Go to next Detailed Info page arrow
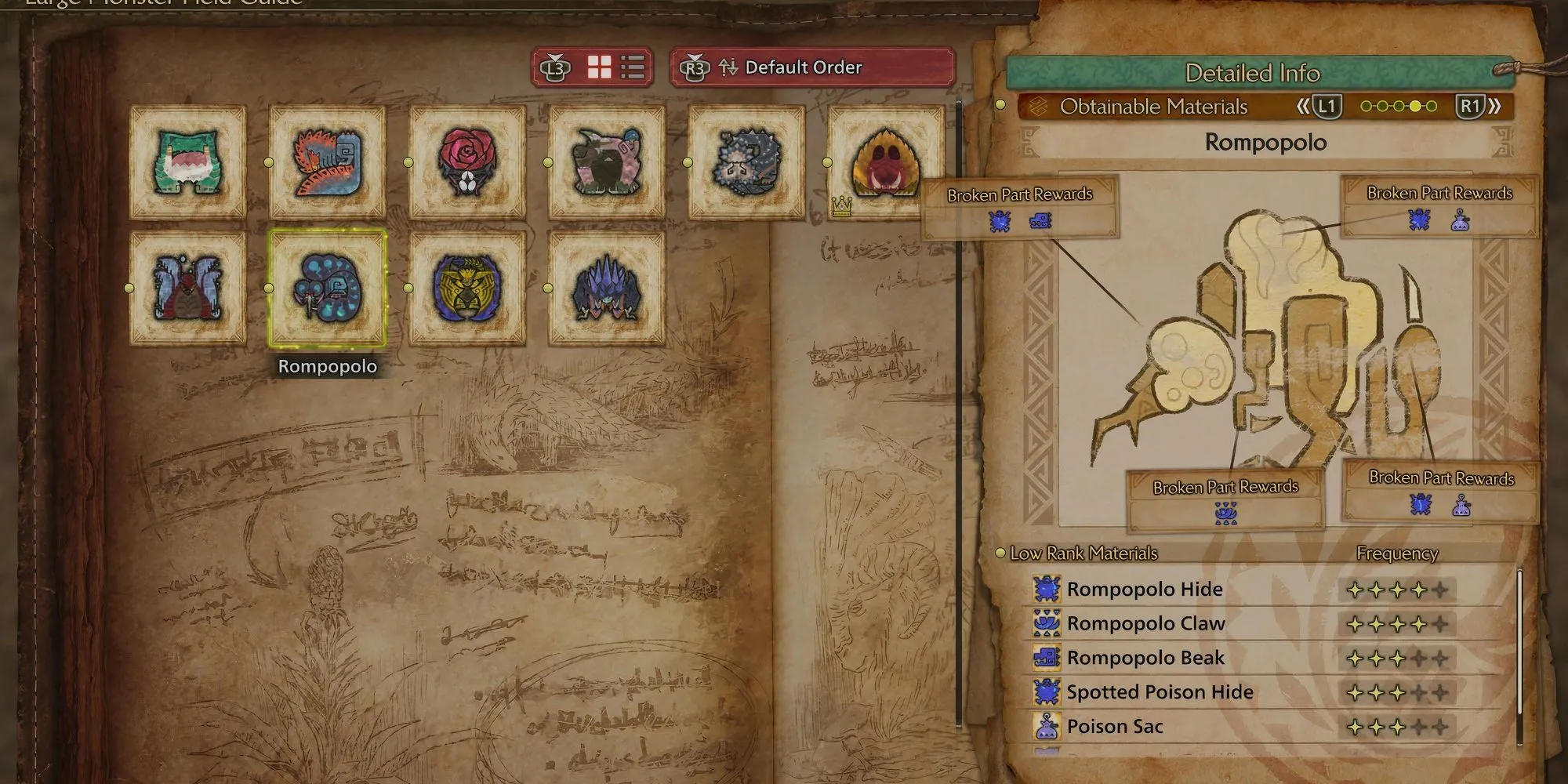Screen dimensions: 1568x784 pyautogui.click(x=1479, y=107)
